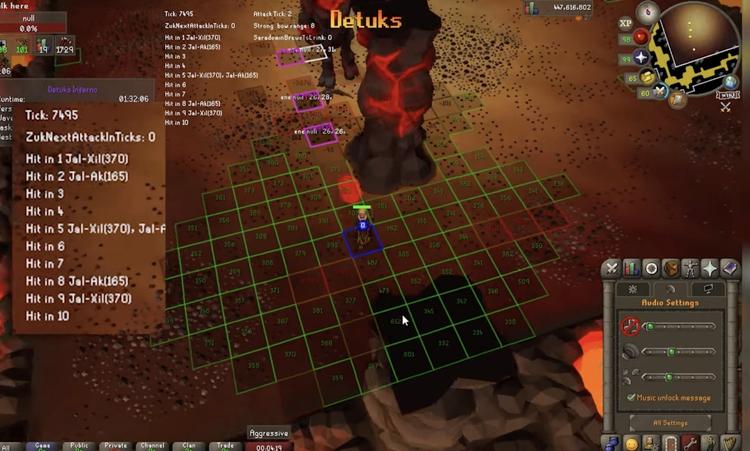Adjust the area sound volume slider
Screen dimensions: 750x451
pos(680,376)
